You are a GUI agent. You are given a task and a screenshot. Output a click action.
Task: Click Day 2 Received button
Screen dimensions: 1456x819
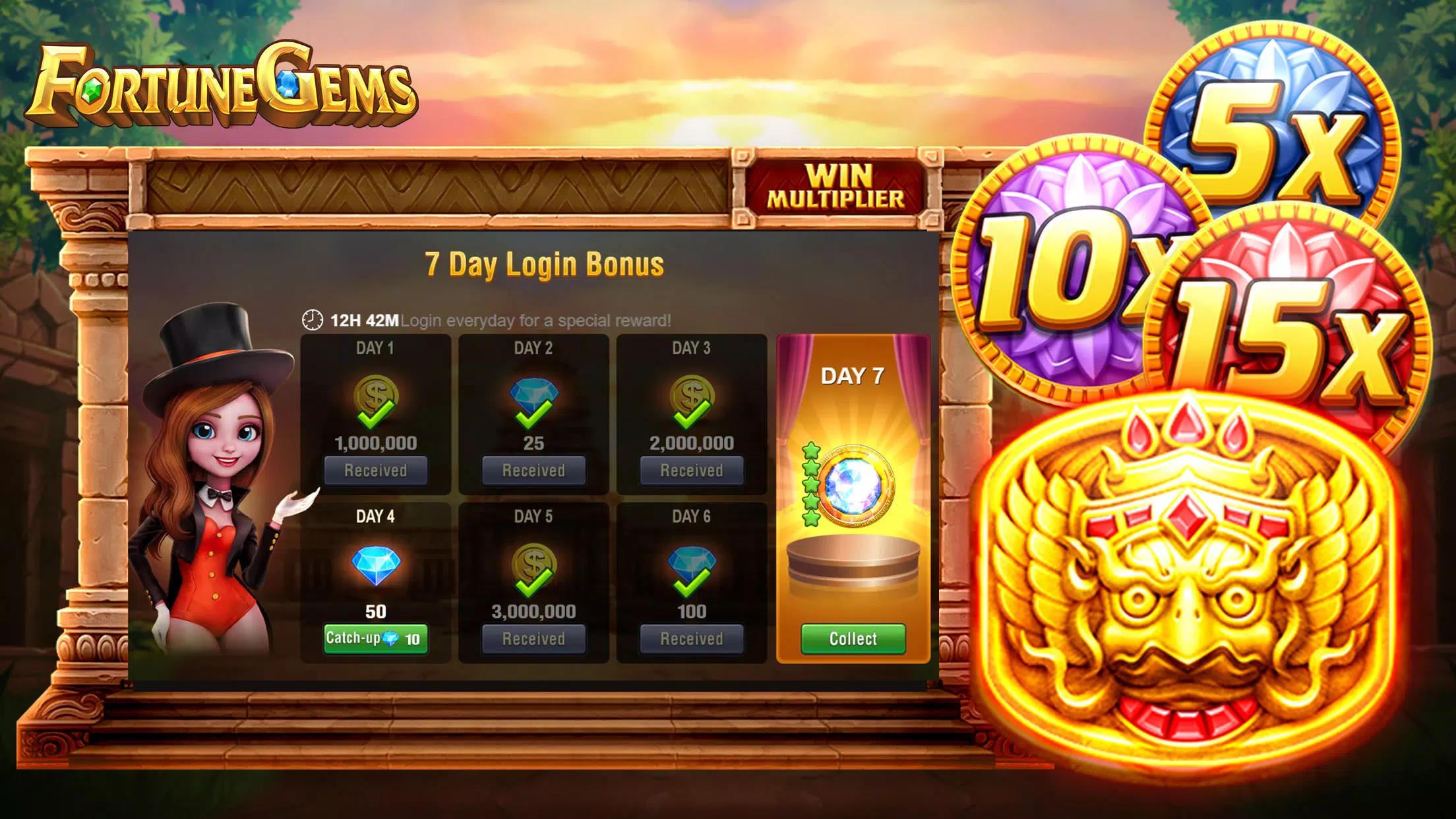coord(533,470)
